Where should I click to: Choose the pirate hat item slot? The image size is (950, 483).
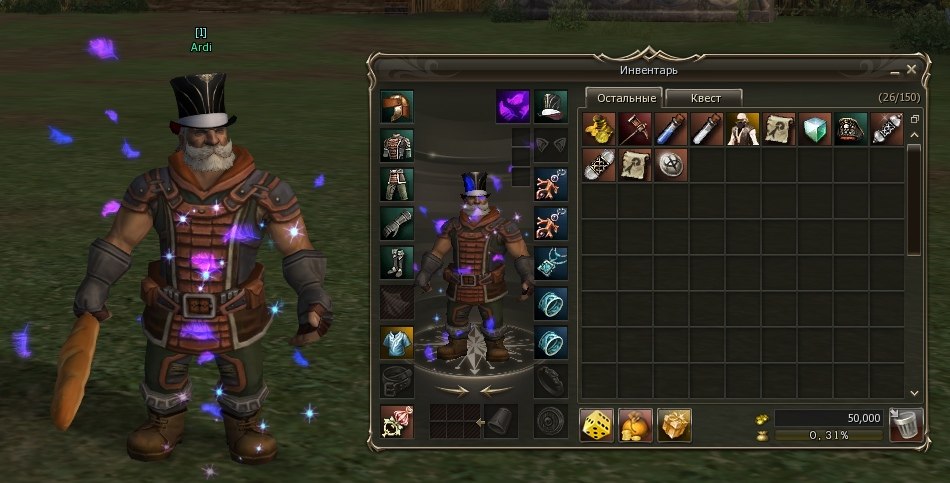tap(851, 128)
